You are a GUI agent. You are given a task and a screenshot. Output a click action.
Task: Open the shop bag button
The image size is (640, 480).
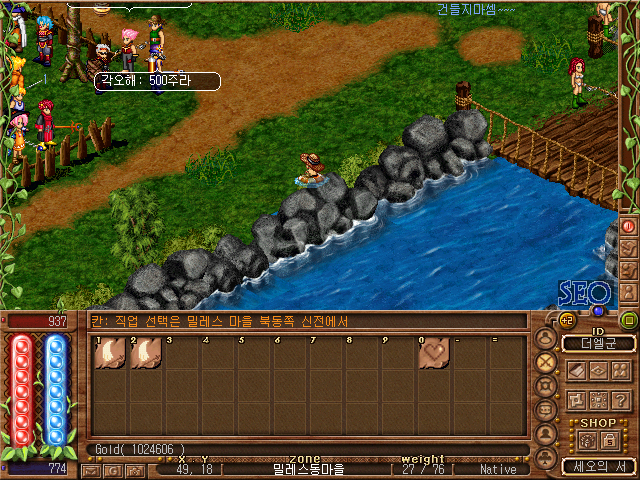pyautogui.click(x=587, y=440)
